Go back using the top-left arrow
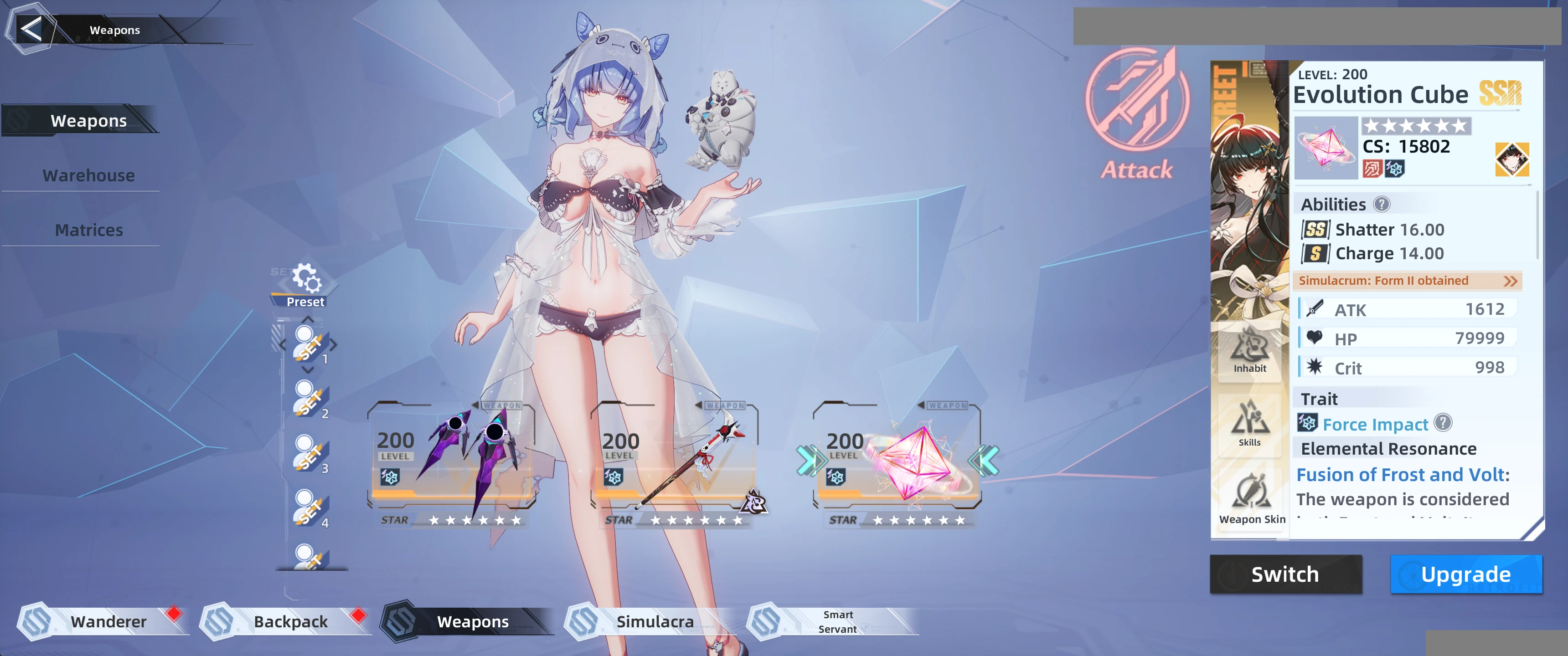The image size is (1568, 656). point(31,29)
